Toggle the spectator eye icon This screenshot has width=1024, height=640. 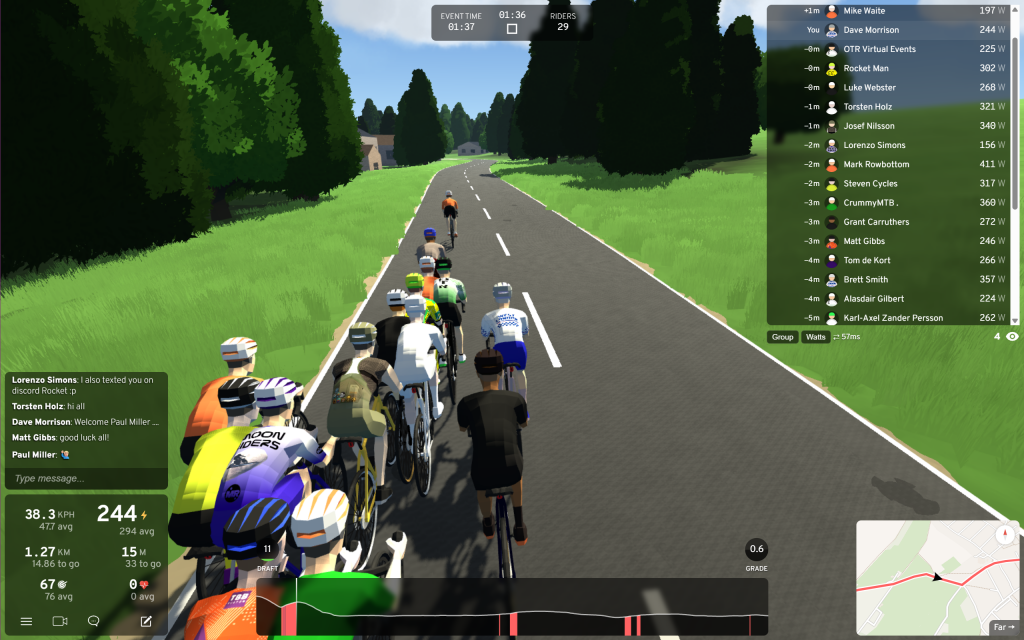pyautogui.click(x=1012, y=337)
